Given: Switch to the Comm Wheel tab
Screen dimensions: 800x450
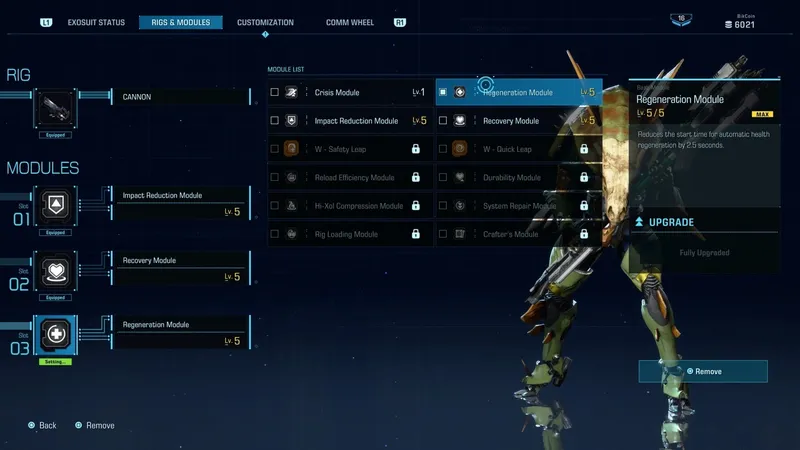Looking at the screenshot, I should (351, 22).
